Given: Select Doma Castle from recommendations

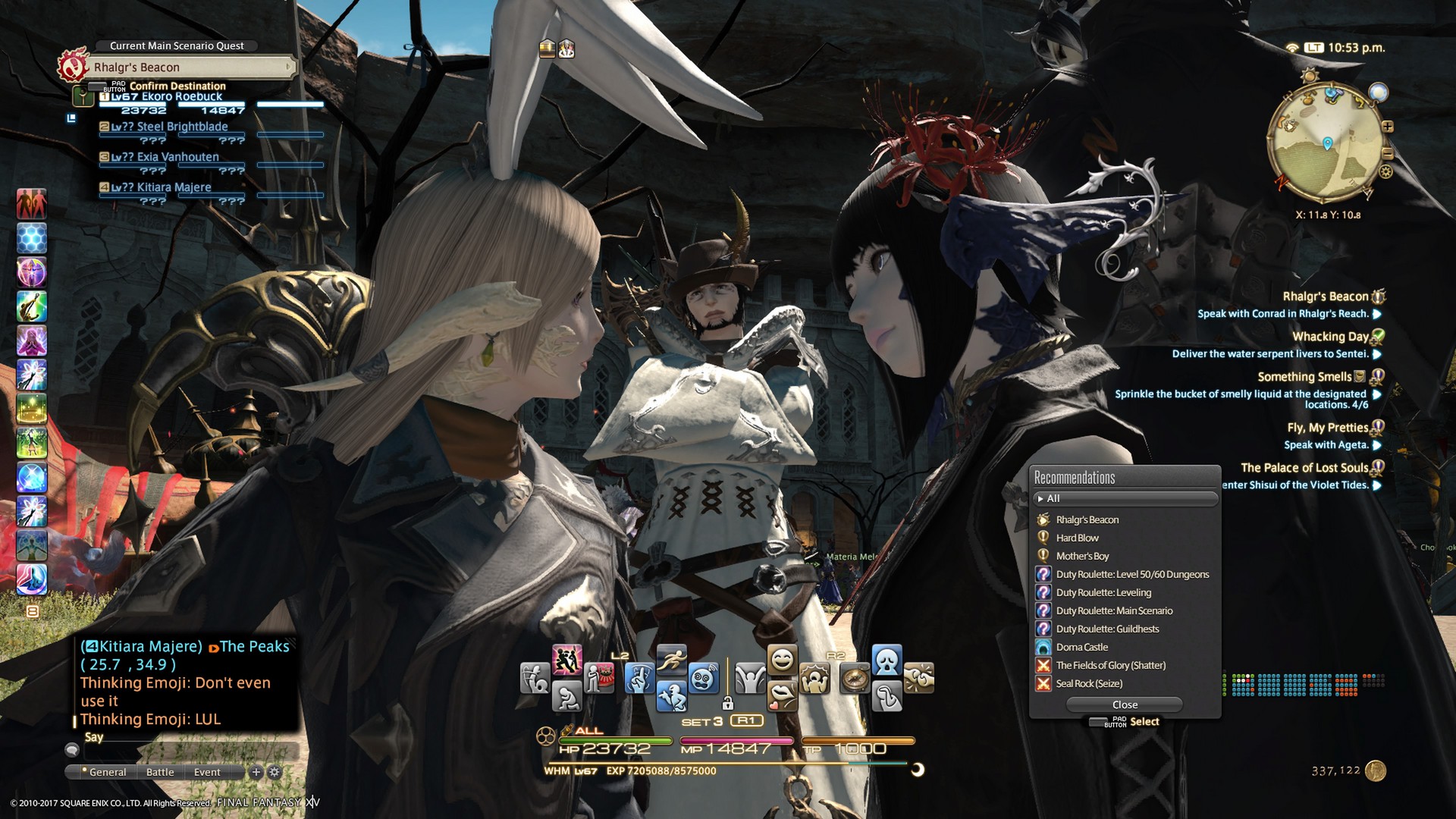Looking at the screenshot, I should click(1081, 647).
